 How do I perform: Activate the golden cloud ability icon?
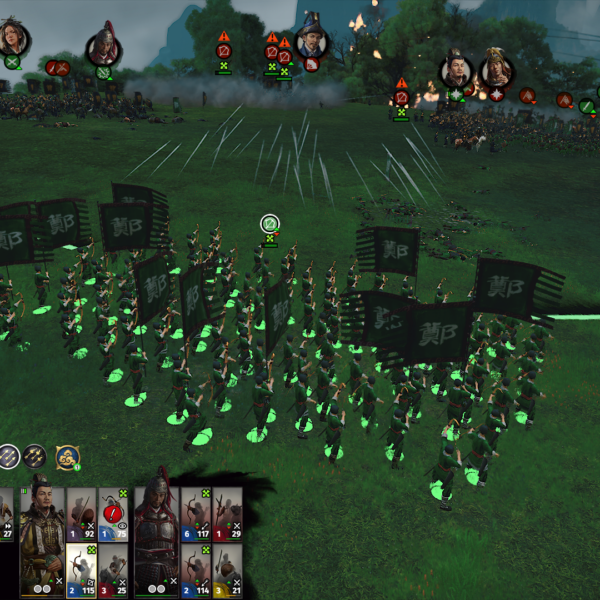click(68, 458)
